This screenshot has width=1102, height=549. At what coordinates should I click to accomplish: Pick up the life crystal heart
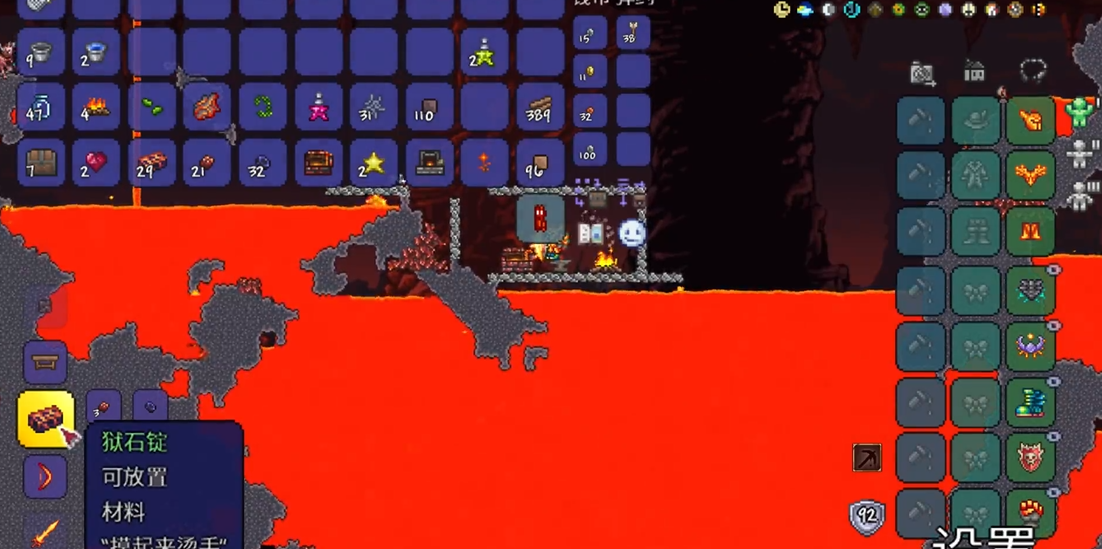coord(96,162)
